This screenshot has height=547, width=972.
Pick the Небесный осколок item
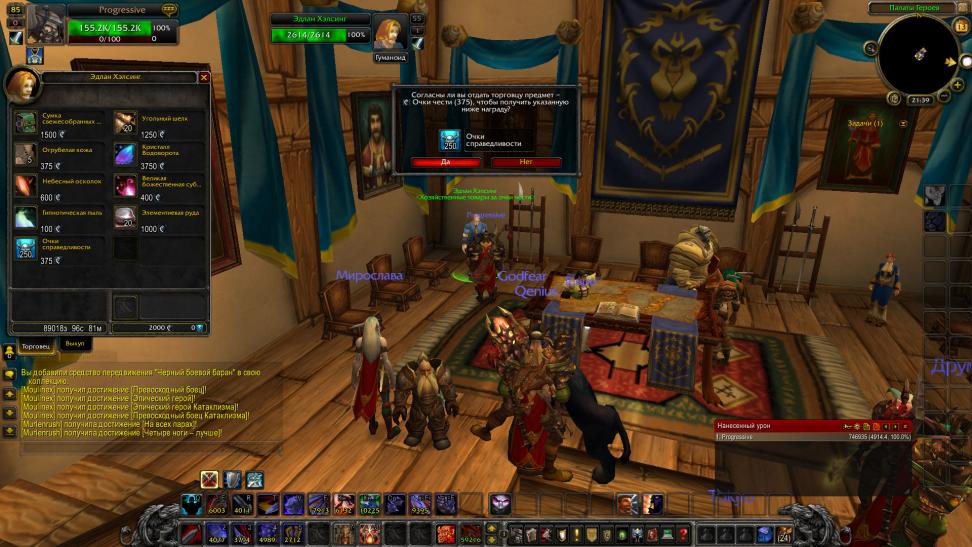26,186
